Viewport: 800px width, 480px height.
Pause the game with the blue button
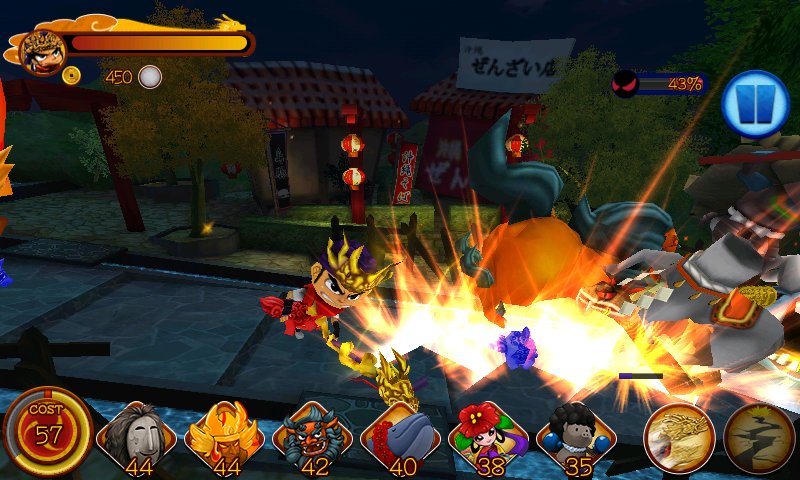pyautogui.click(x=756, y=104)
